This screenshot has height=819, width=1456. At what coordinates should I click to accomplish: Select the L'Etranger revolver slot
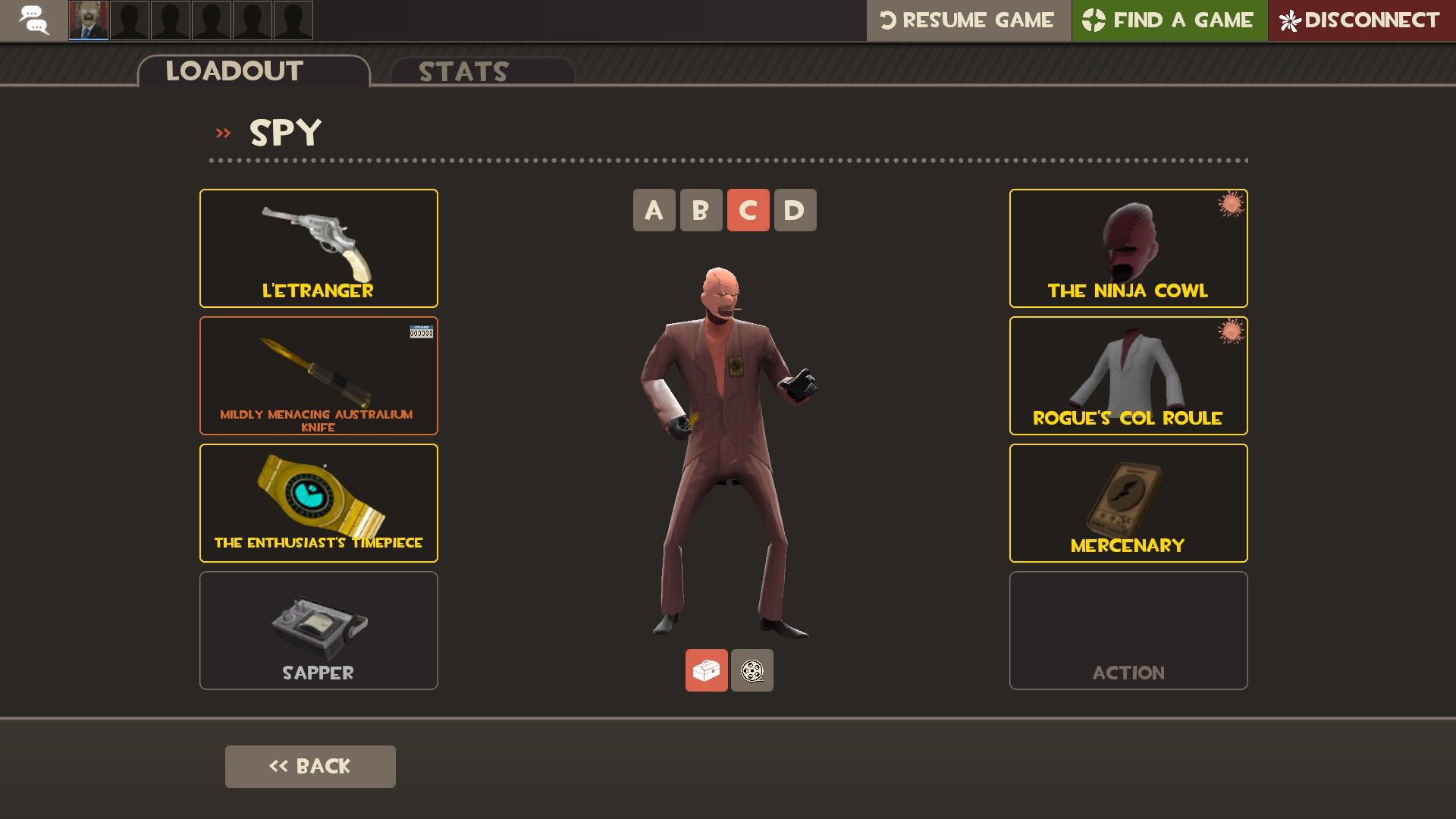tap(318, 248)
